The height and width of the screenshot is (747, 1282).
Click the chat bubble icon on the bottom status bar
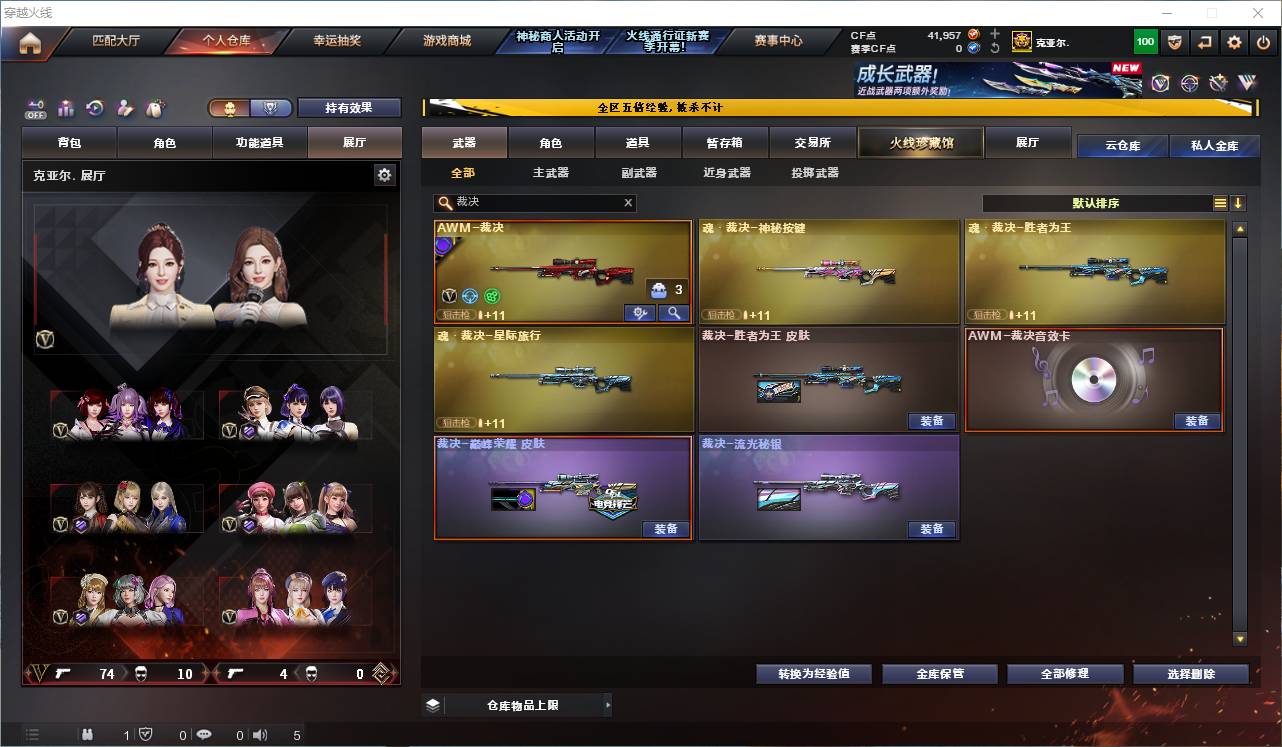pos(203,735)
